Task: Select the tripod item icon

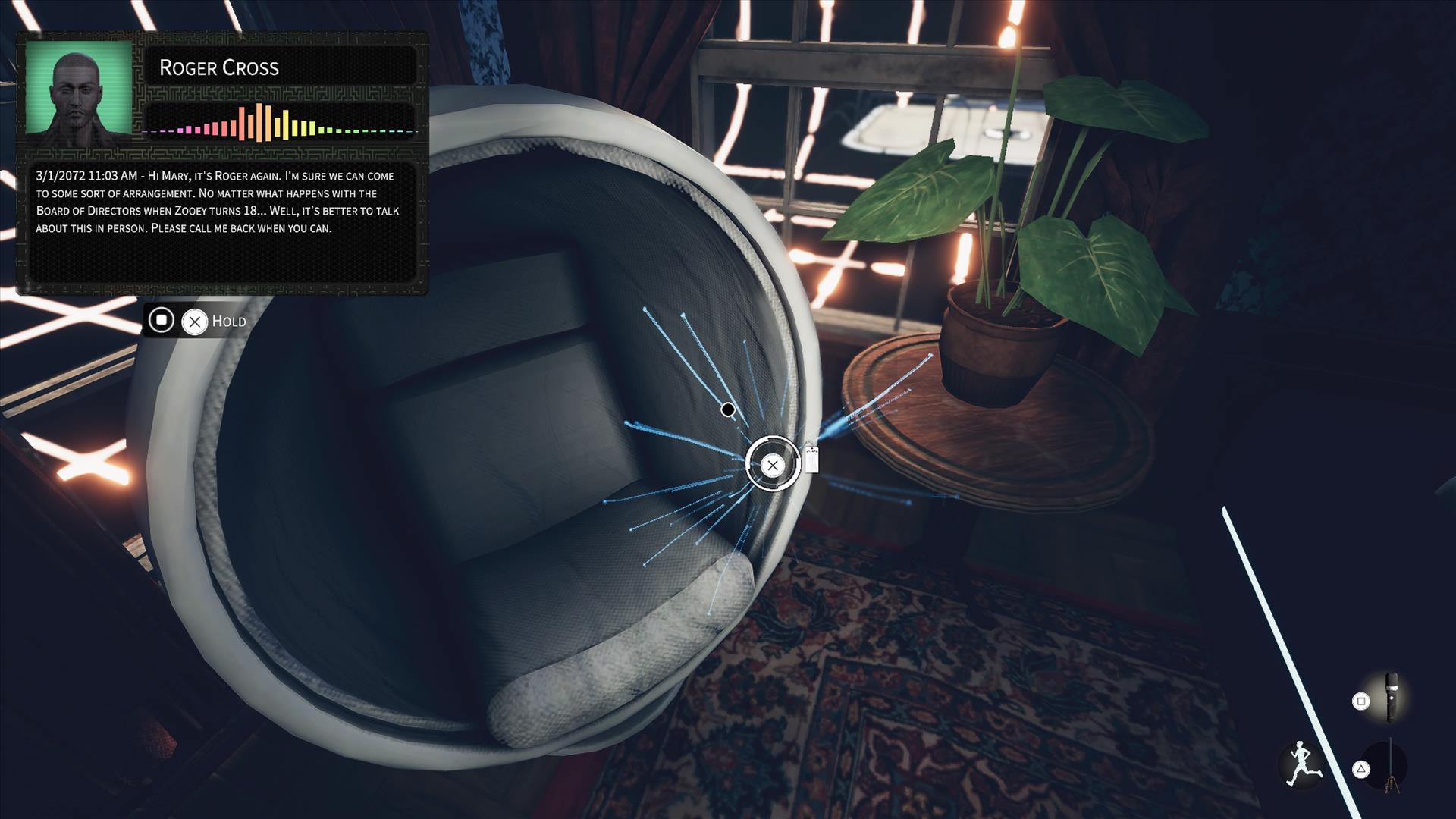Action: pos(1391,767)
